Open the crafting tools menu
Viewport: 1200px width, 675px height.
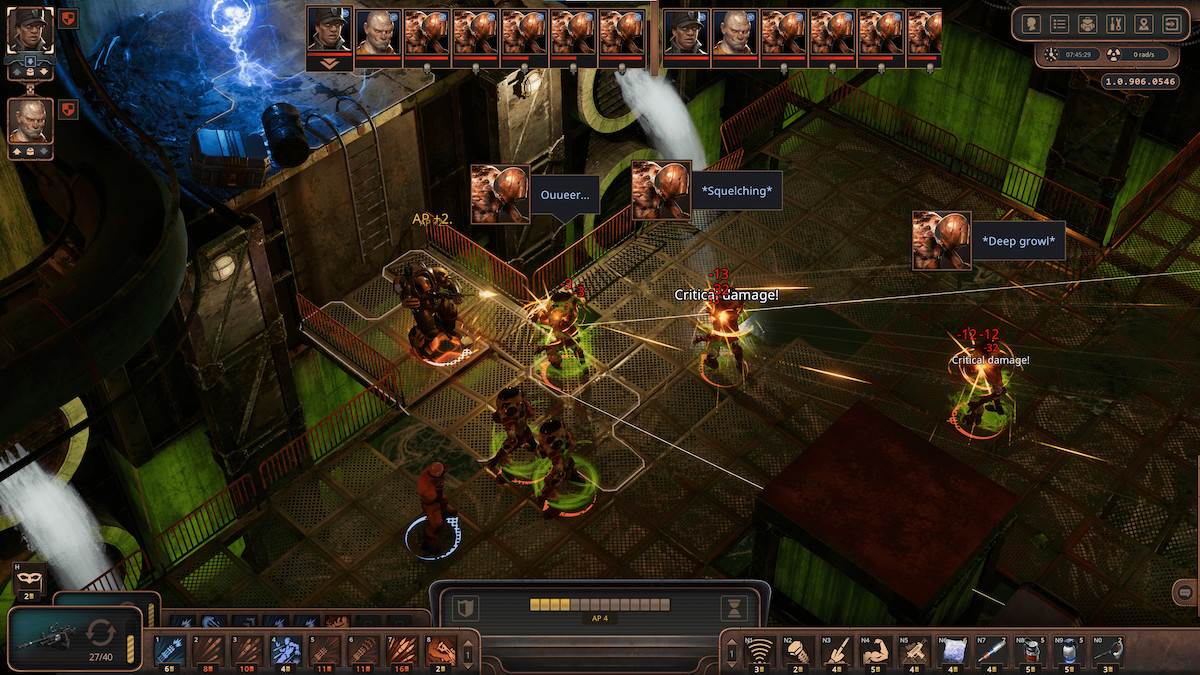[1115, 24]
